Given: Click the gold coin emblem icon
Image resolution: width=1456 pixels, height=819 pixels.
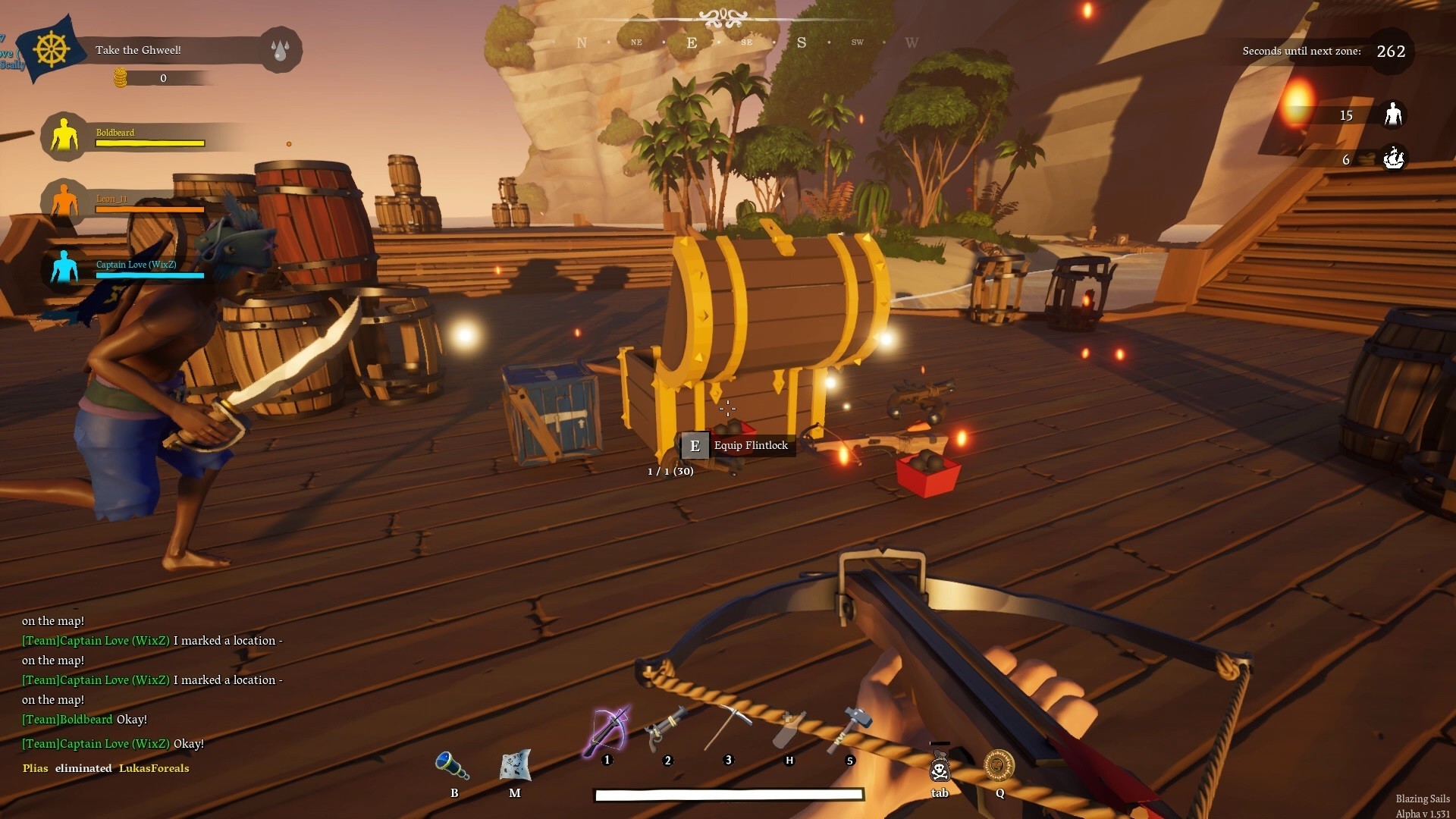Looking at the screenshot, I should click(999, 765).
